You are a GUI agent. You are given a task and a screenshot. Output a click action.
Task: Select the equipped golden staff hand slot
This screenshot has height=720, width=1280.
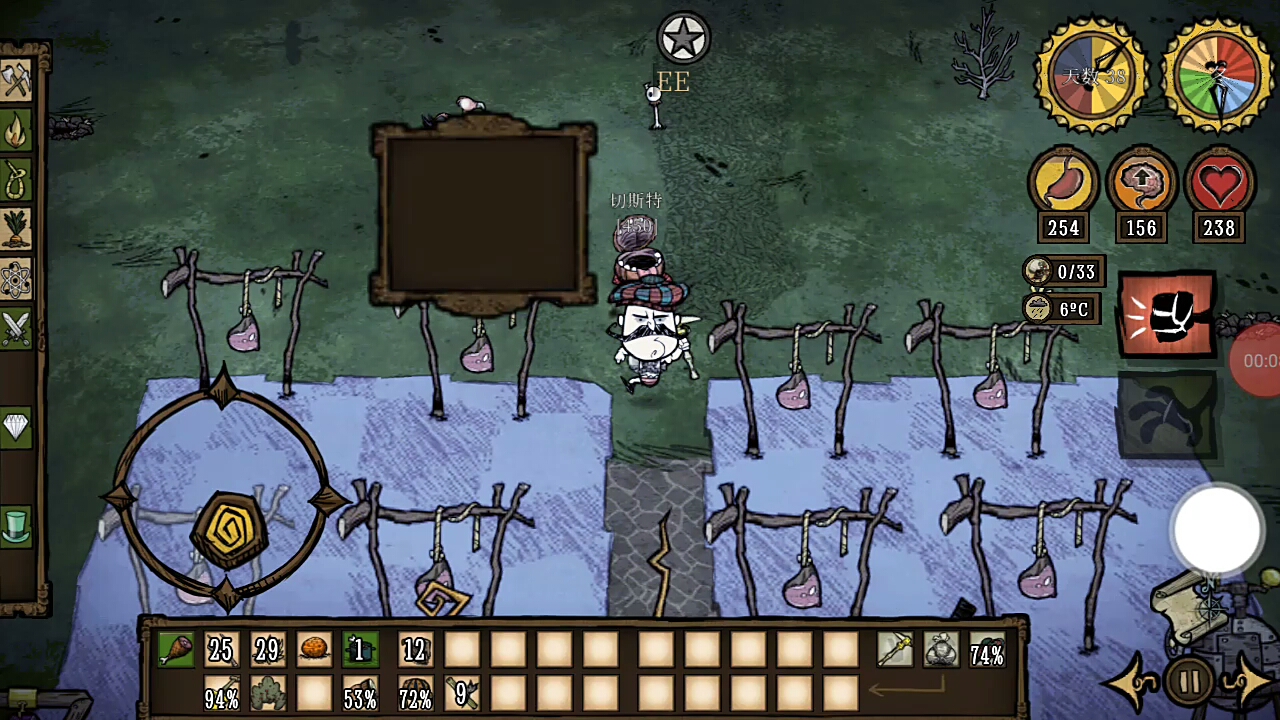(x=894, y=651)
